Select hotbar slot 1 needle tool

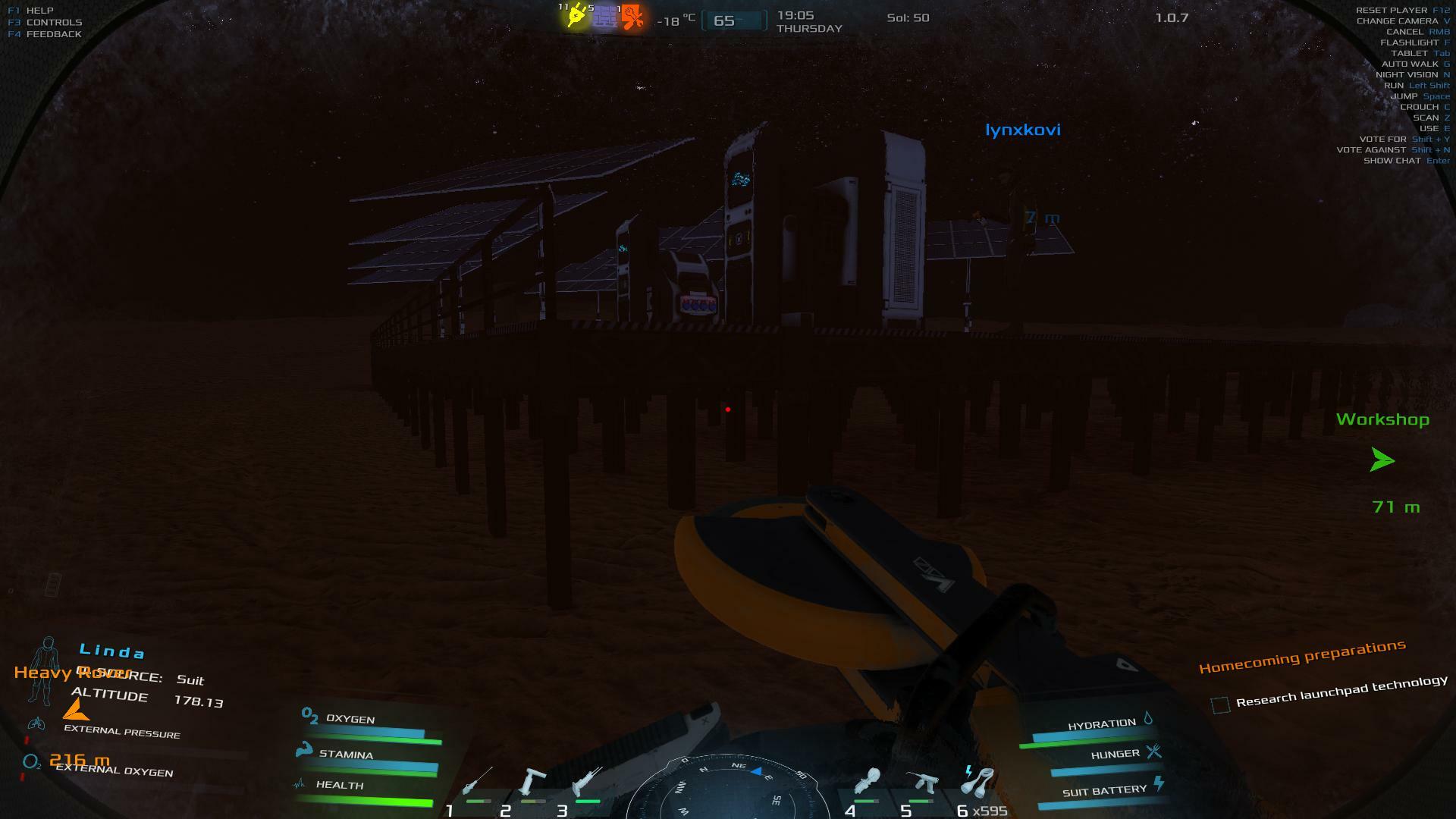(478, 784)
